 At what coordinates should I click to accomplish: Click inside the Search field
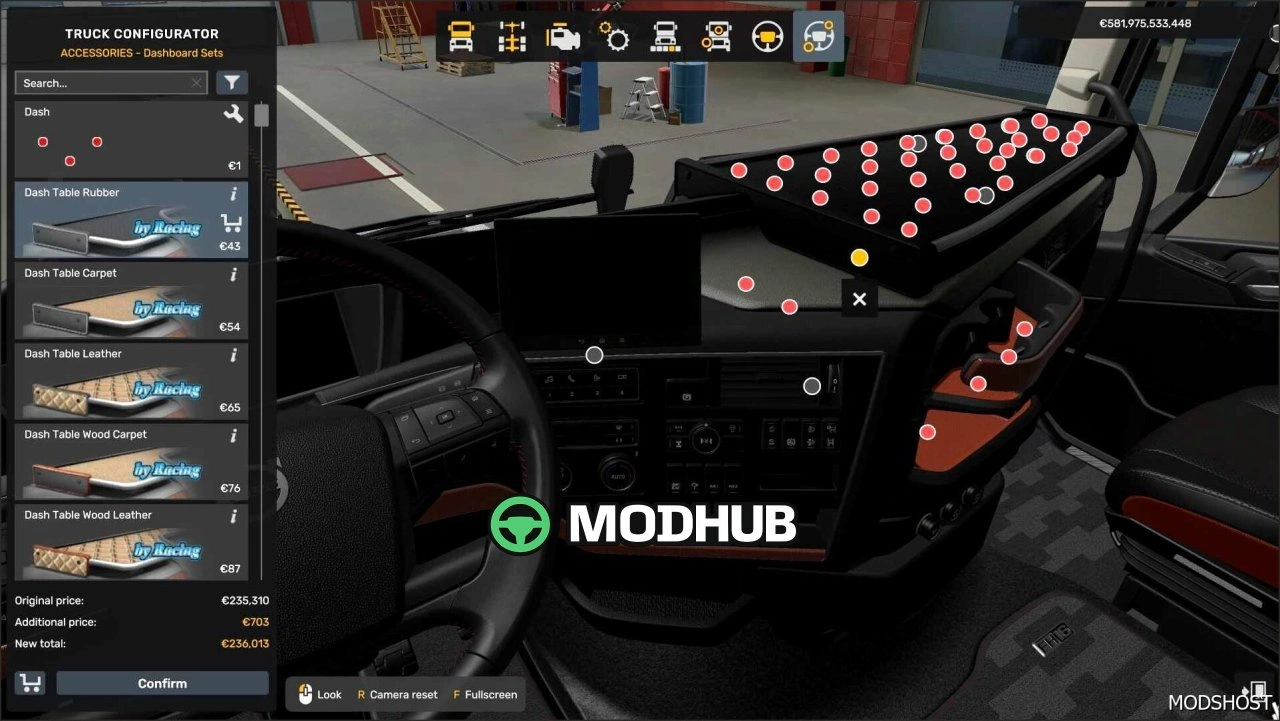[100, 82]
